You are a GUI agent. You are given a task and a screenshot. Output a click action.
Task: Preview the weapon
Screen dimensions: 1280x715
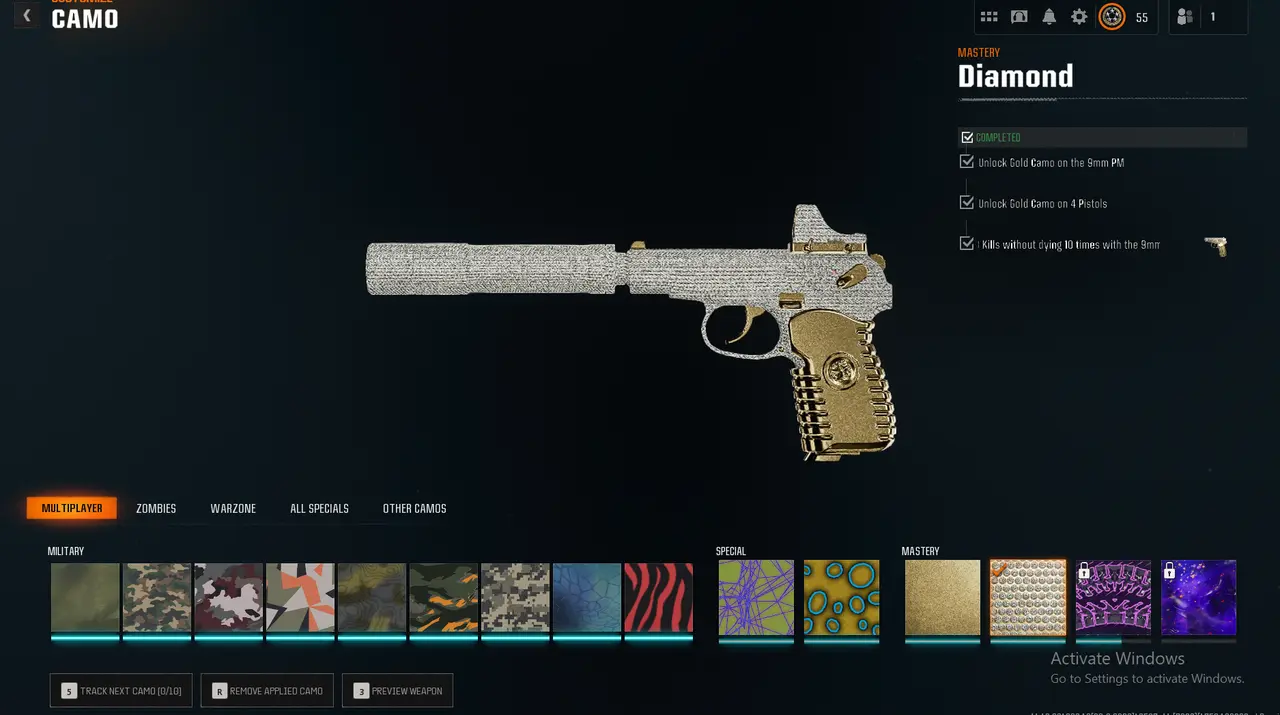click(x=398, y=691)
